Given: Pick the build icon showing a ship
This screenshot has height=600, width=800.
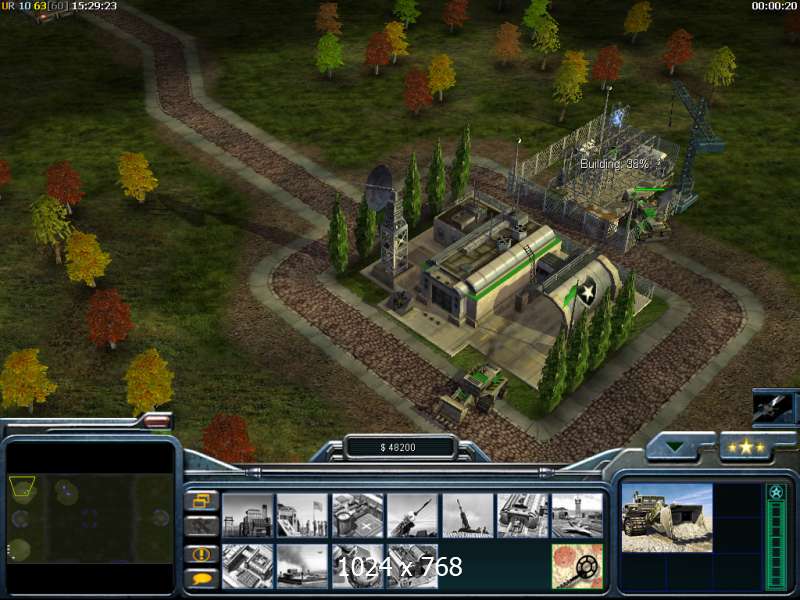Looking at the screenshot, I should coord(302,565).
